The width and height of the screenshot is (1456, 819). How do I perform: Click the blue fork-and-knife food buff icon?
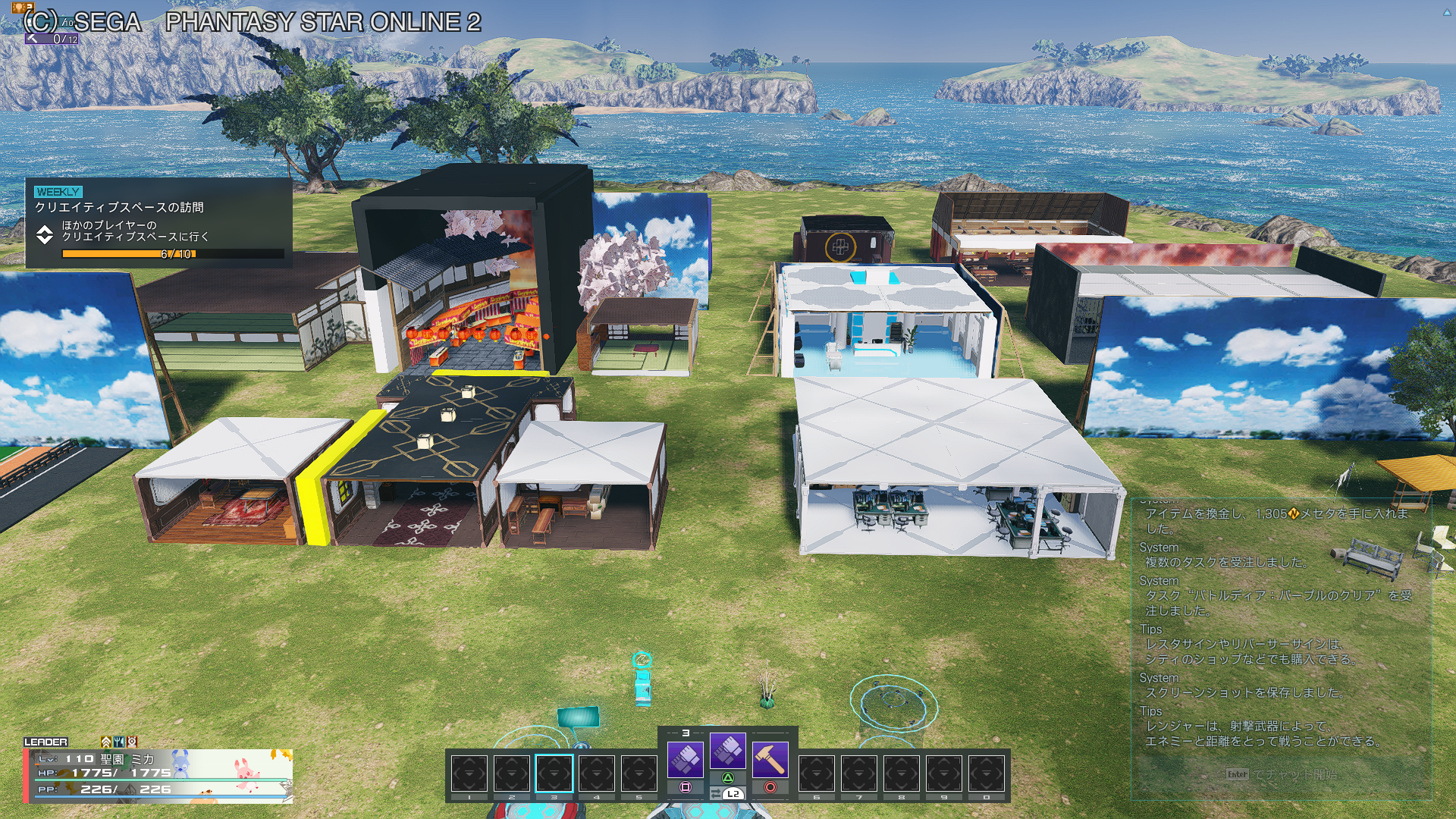[x=119, y=742]
